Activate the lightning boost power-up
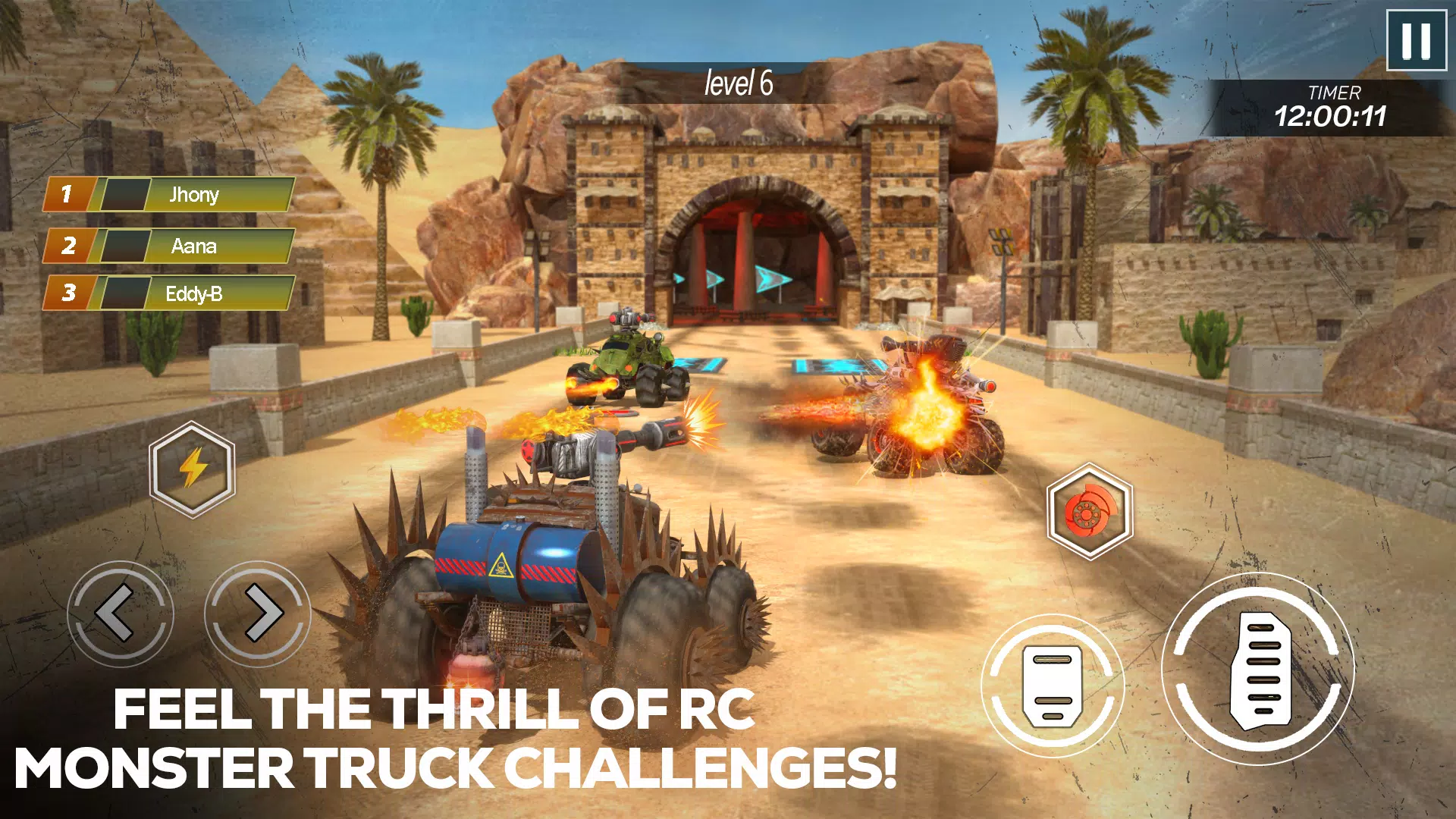 [x=193, y=468]
